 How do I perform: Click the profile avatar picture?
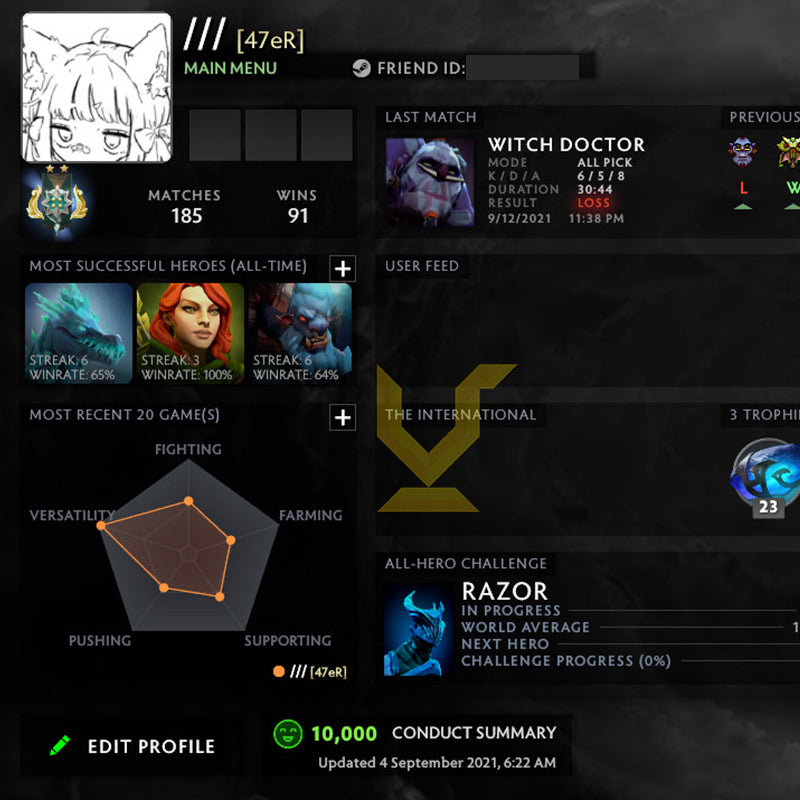click(97, 88)
